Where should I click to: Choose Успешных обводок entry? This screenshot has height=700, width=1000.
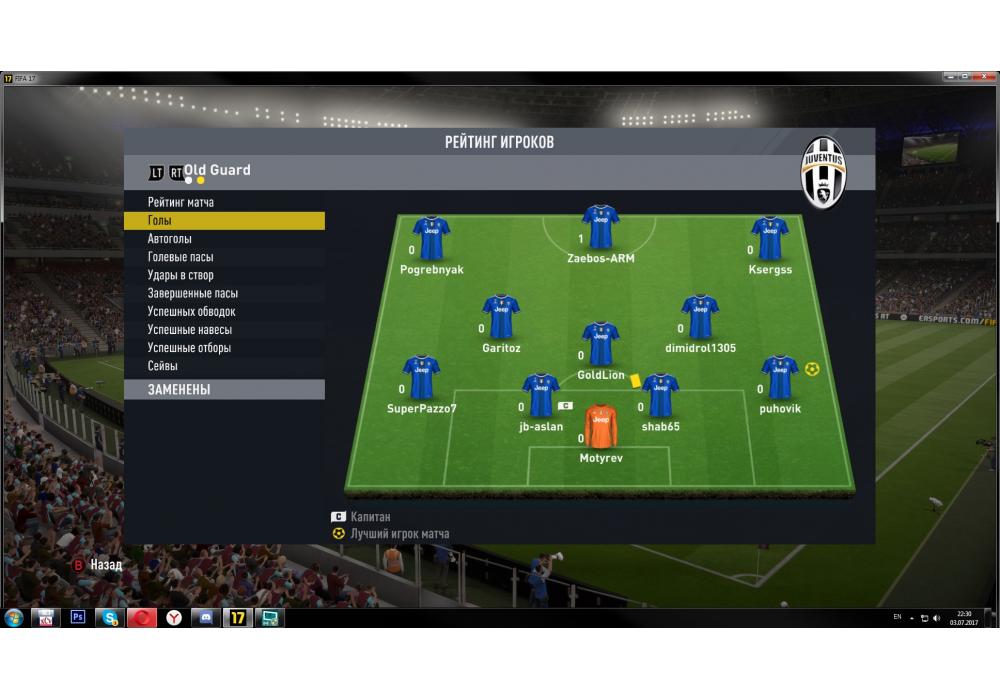191,312
